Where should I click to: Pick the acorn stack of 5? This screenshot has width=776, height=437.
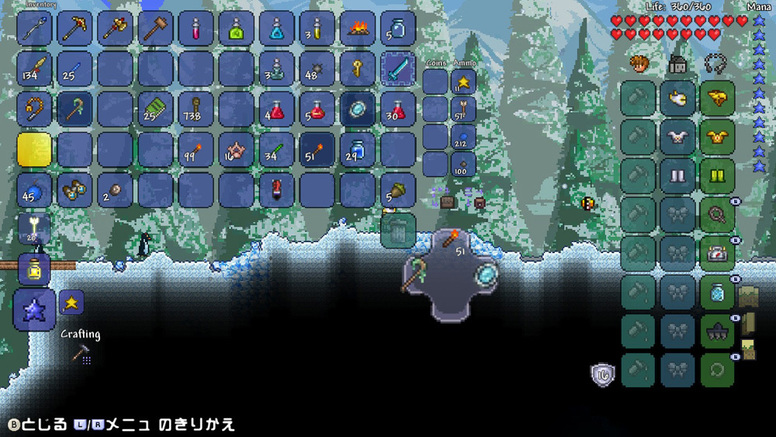click(398, 190)
